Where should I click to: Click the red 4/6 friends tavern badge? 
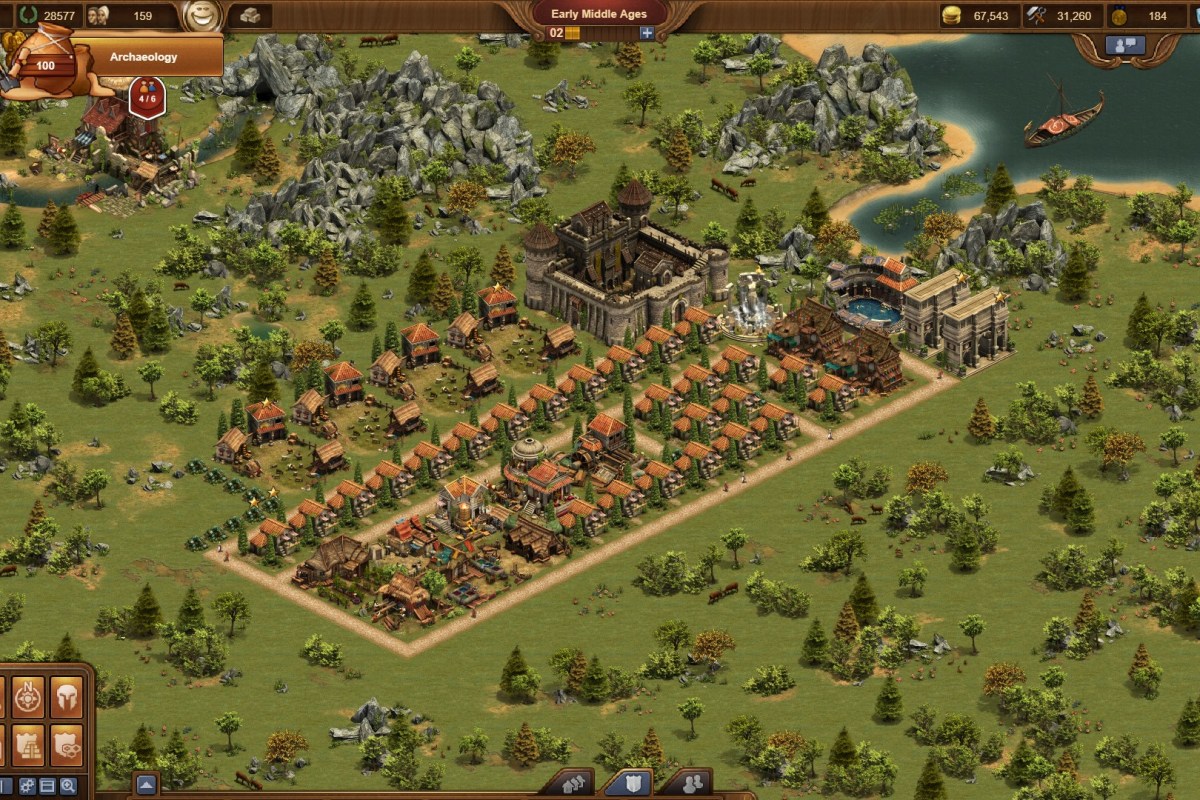[x=147, y=99]
